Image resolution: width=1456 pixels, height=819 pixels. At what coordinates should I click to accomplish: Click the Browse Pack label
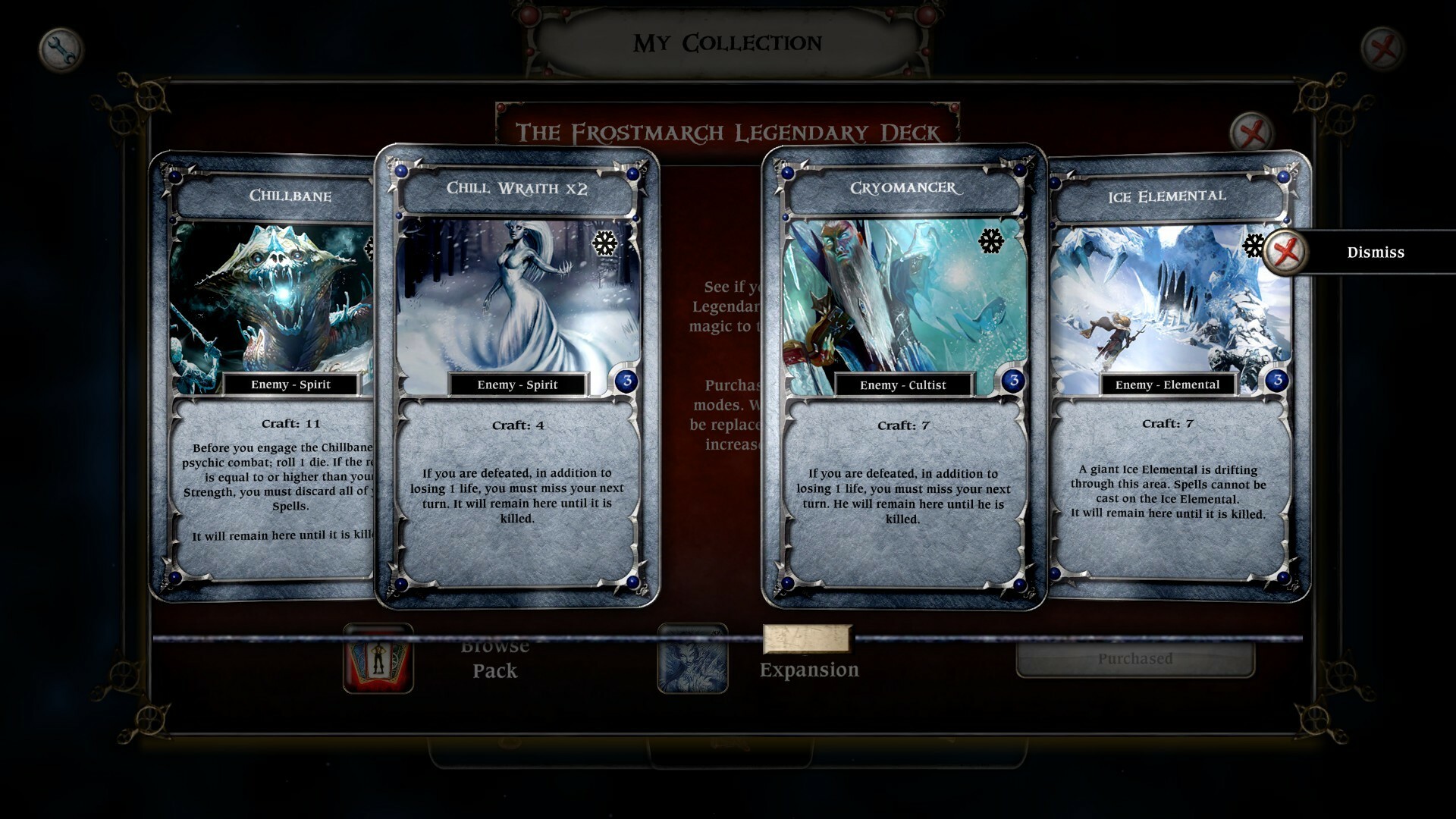coord(494,658)
